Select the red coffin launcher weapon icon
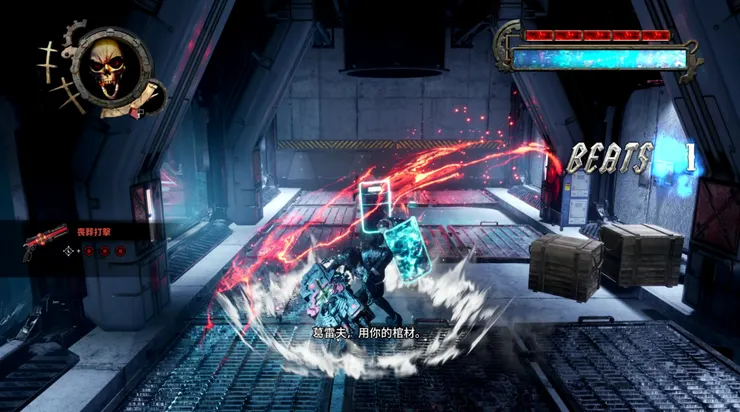740x412 pixels. pyautogui.click(x=43, y=242)
